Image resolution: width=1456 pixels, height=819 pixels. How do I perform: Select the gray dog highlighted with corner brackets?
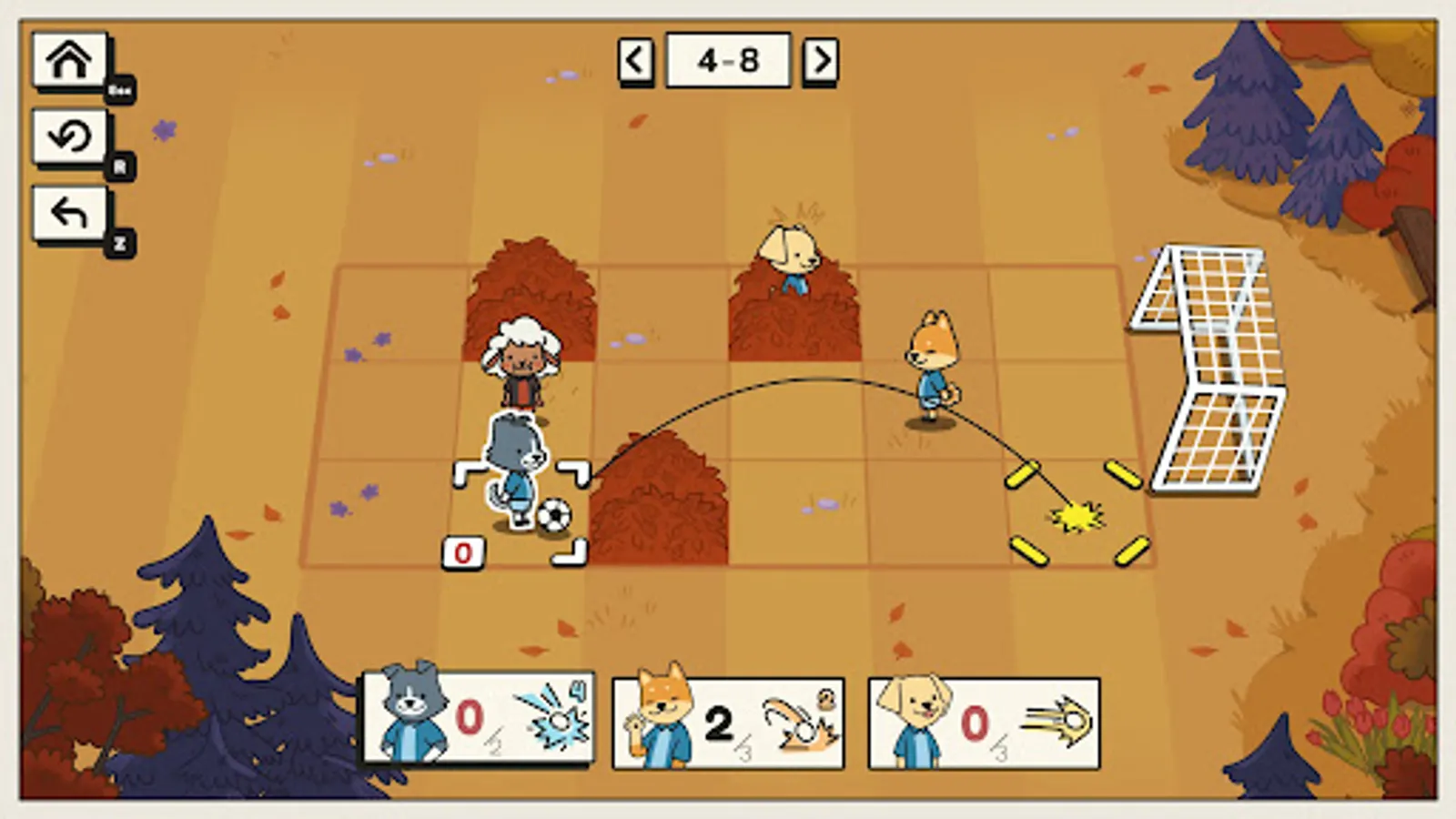tap(515, 464)
